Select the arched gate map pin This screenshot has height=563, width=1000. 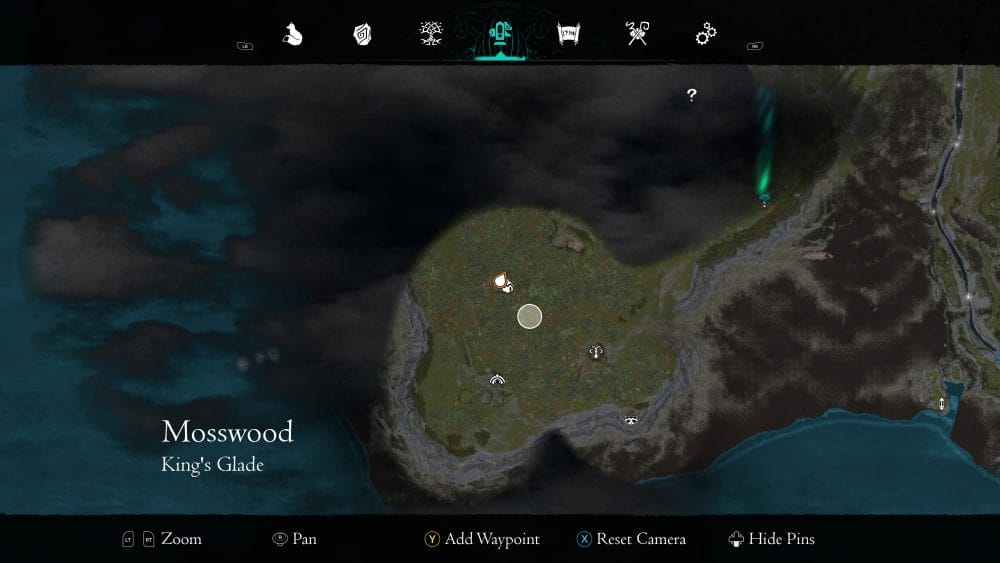pos(497,380)
